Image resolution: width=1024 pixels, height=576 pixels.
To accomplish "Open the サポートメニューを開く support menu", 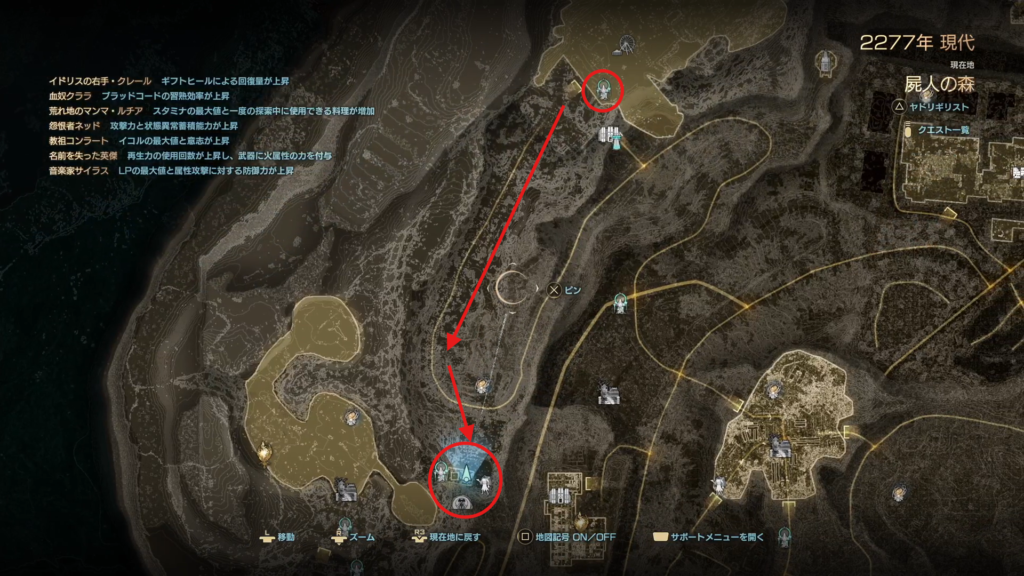I will [x=708, y=537].
